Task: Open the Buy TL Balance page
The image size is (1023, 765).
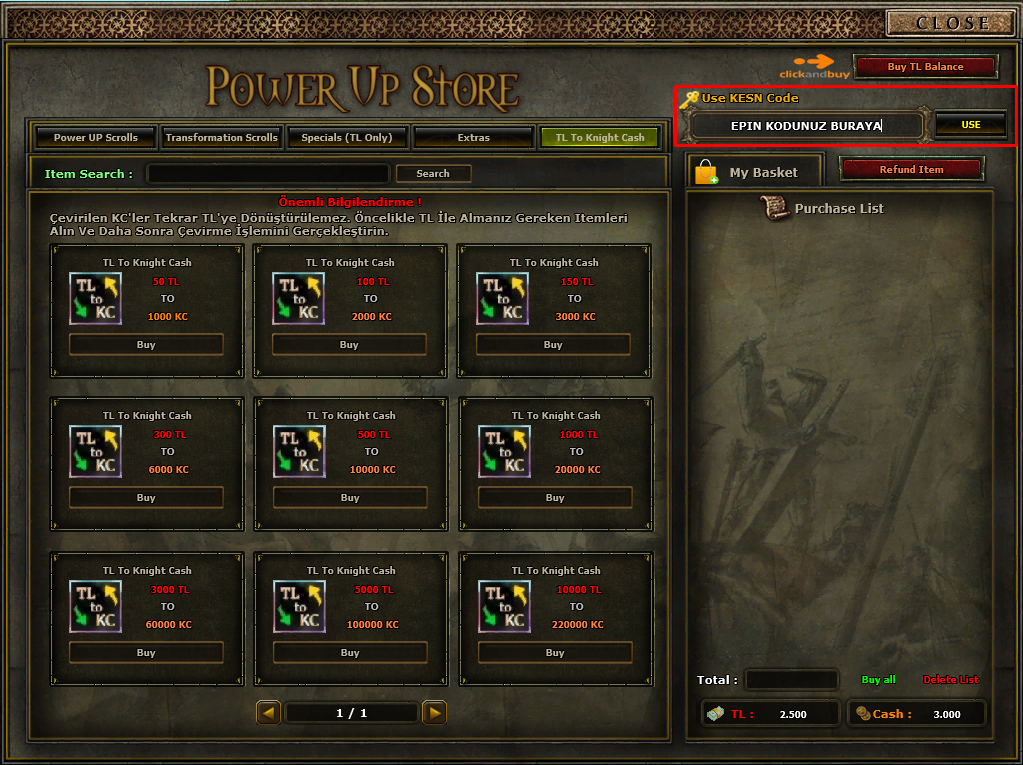Action: point(925,67)
